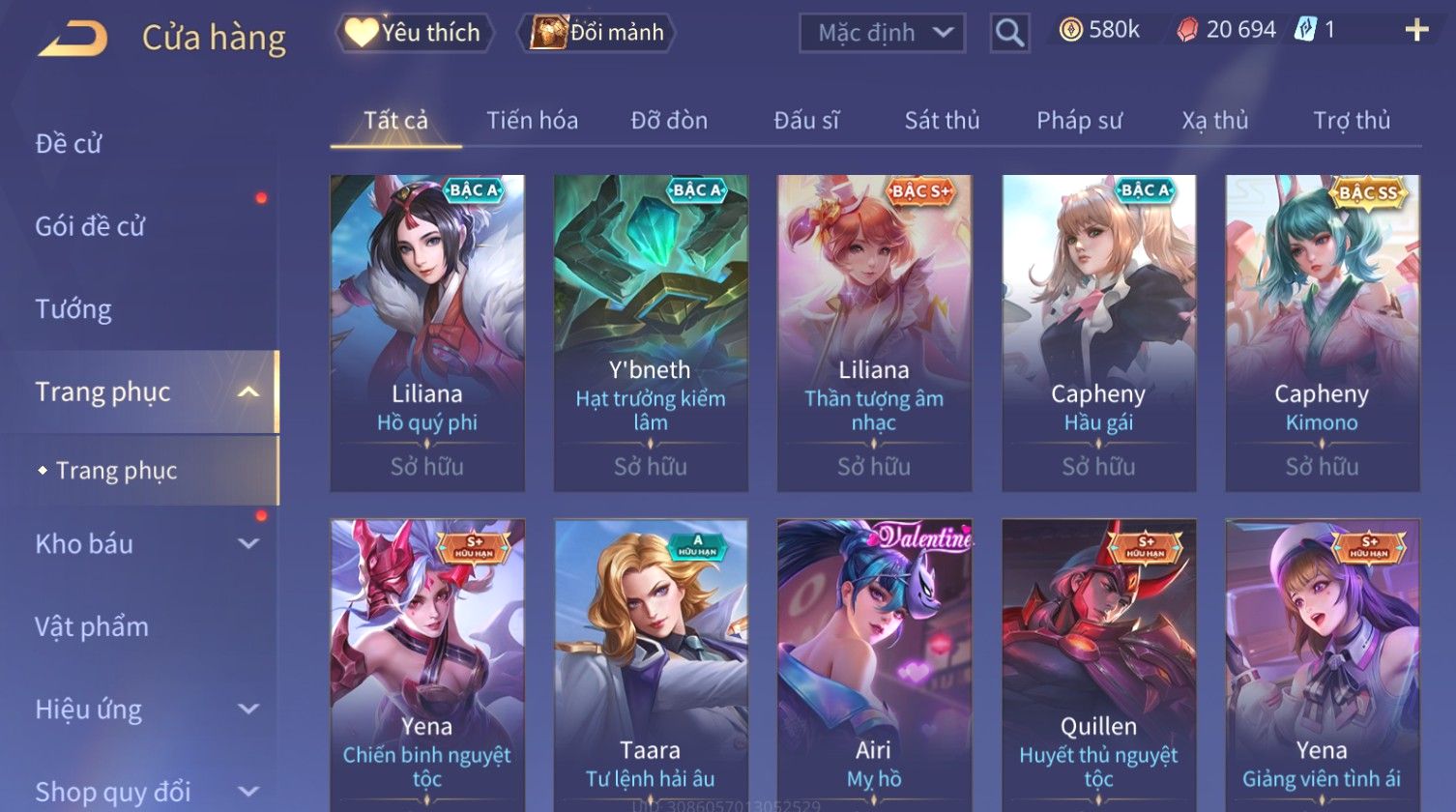Show the Sát thủ skins tab
Image resolution: width=1456 pixels, height=812 pixels.
pos(942,121)
